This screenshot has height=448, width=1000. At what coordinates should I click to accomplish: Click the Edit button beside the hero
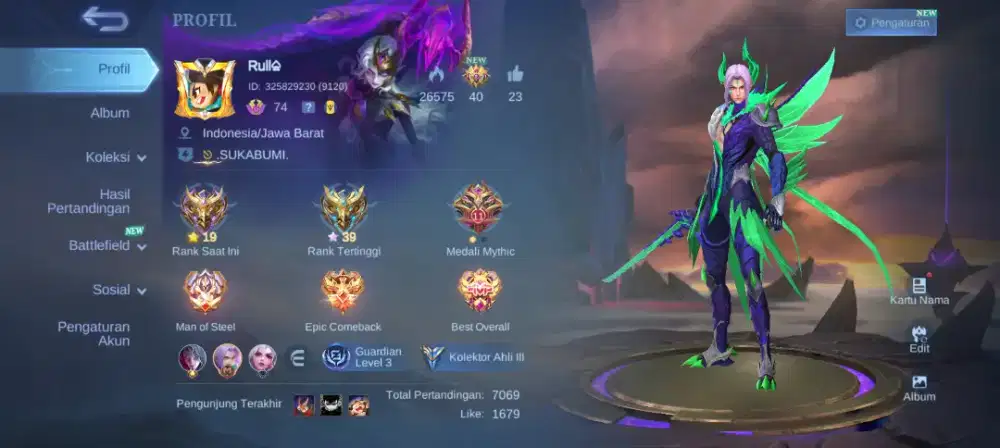coord(919,338)
